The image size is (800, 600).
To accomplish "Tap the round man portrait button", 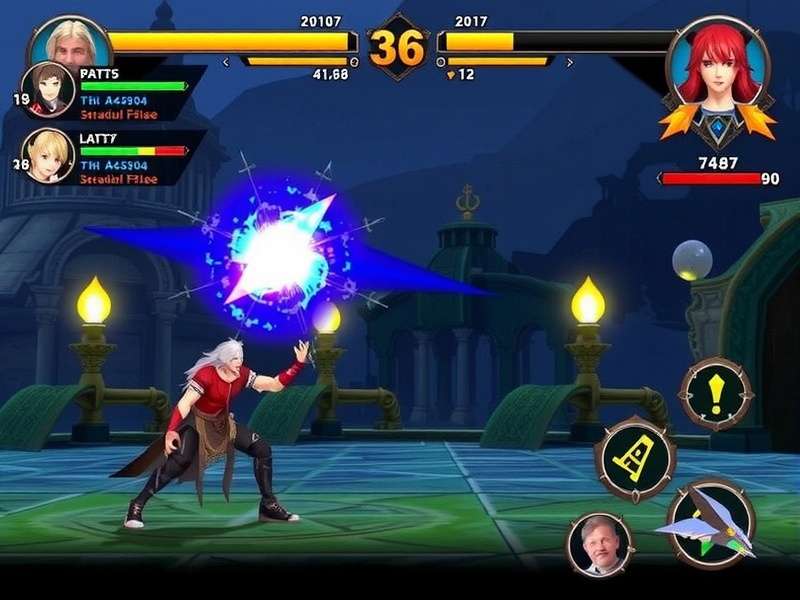I will (x=600, y=545).
